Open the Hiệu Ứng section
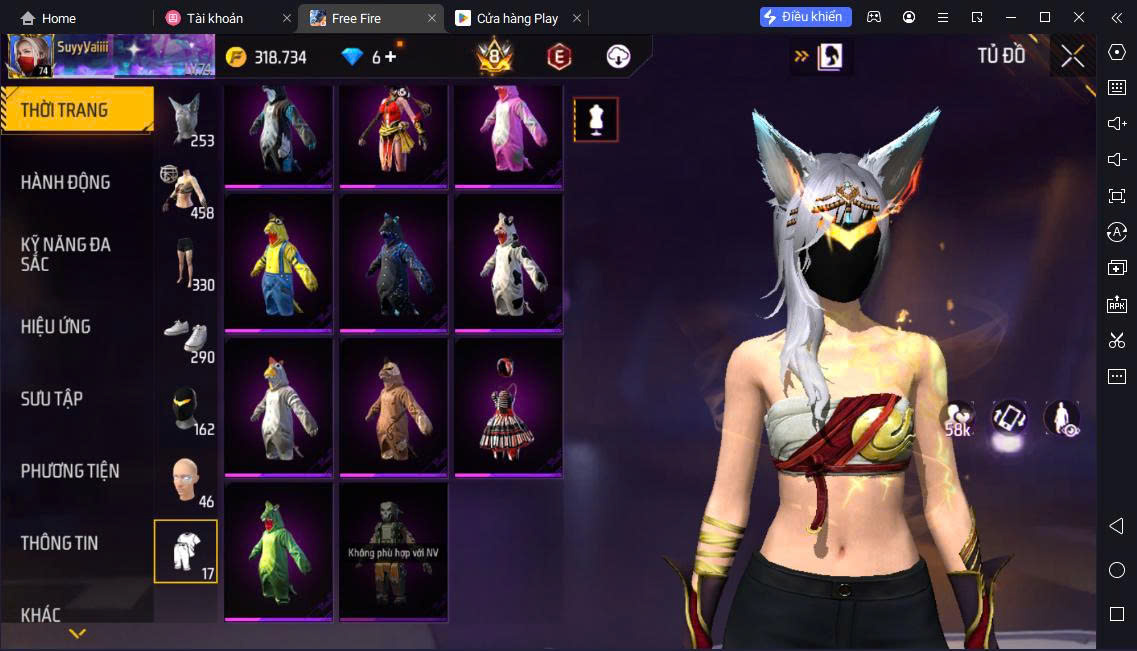The width and height of the screenshot is (1137, 651). point(56,326)
